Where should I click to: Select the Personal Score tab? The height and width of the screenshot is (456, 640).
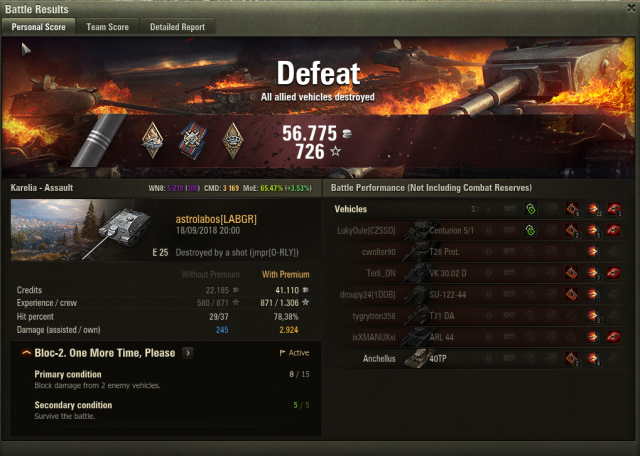click(39, 27)
